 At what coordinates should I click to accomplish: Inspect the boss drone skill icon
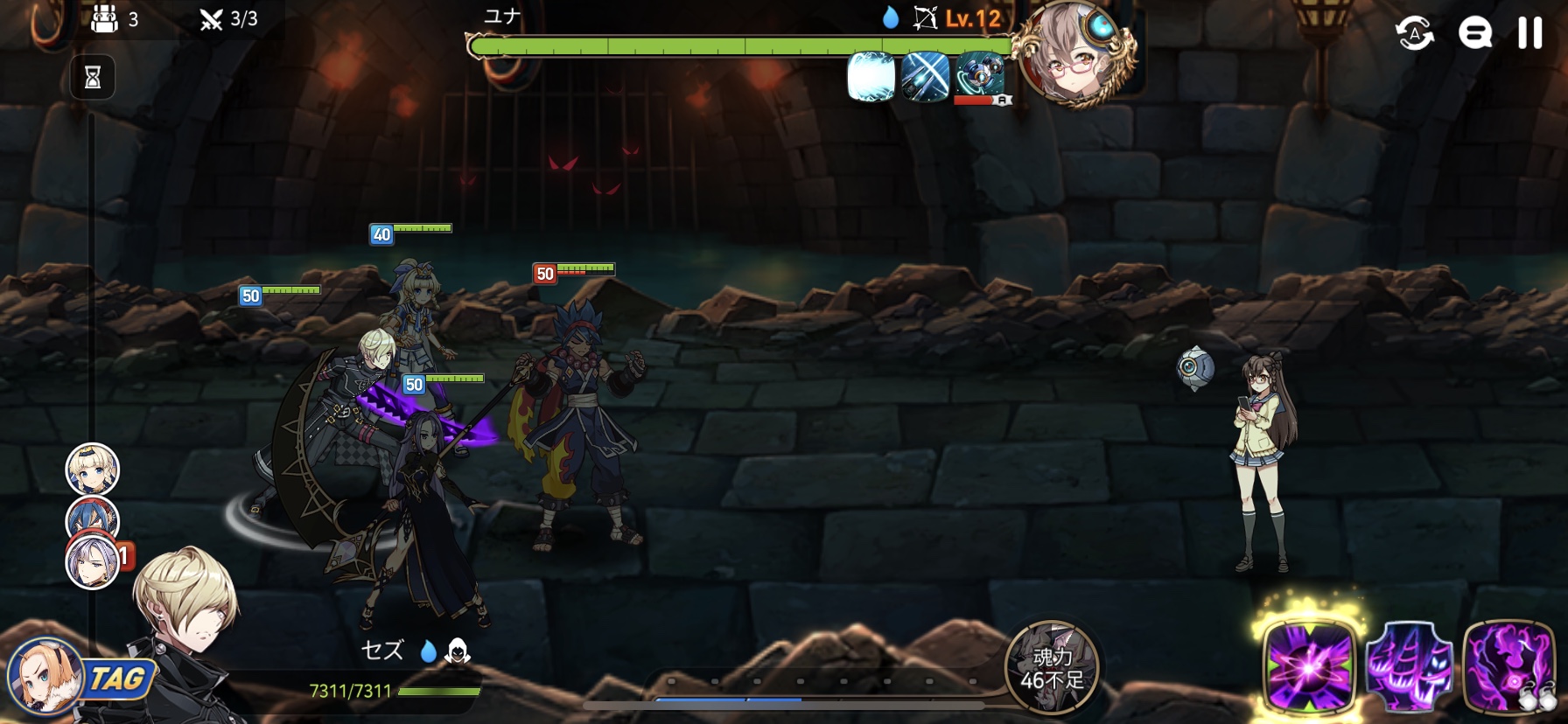point(980,77)
